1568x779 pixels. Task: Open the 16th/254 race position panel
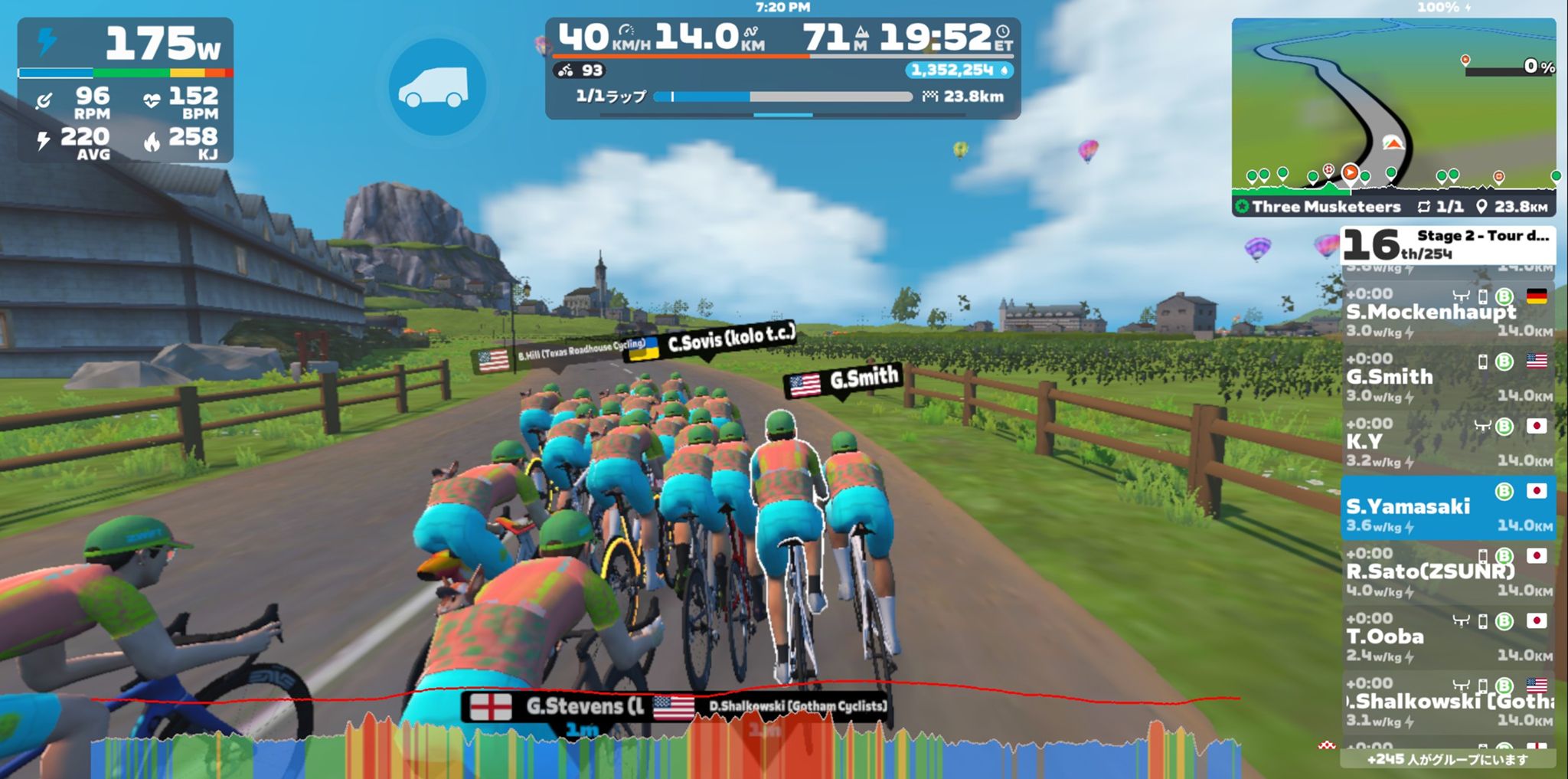click(1447, 245)
